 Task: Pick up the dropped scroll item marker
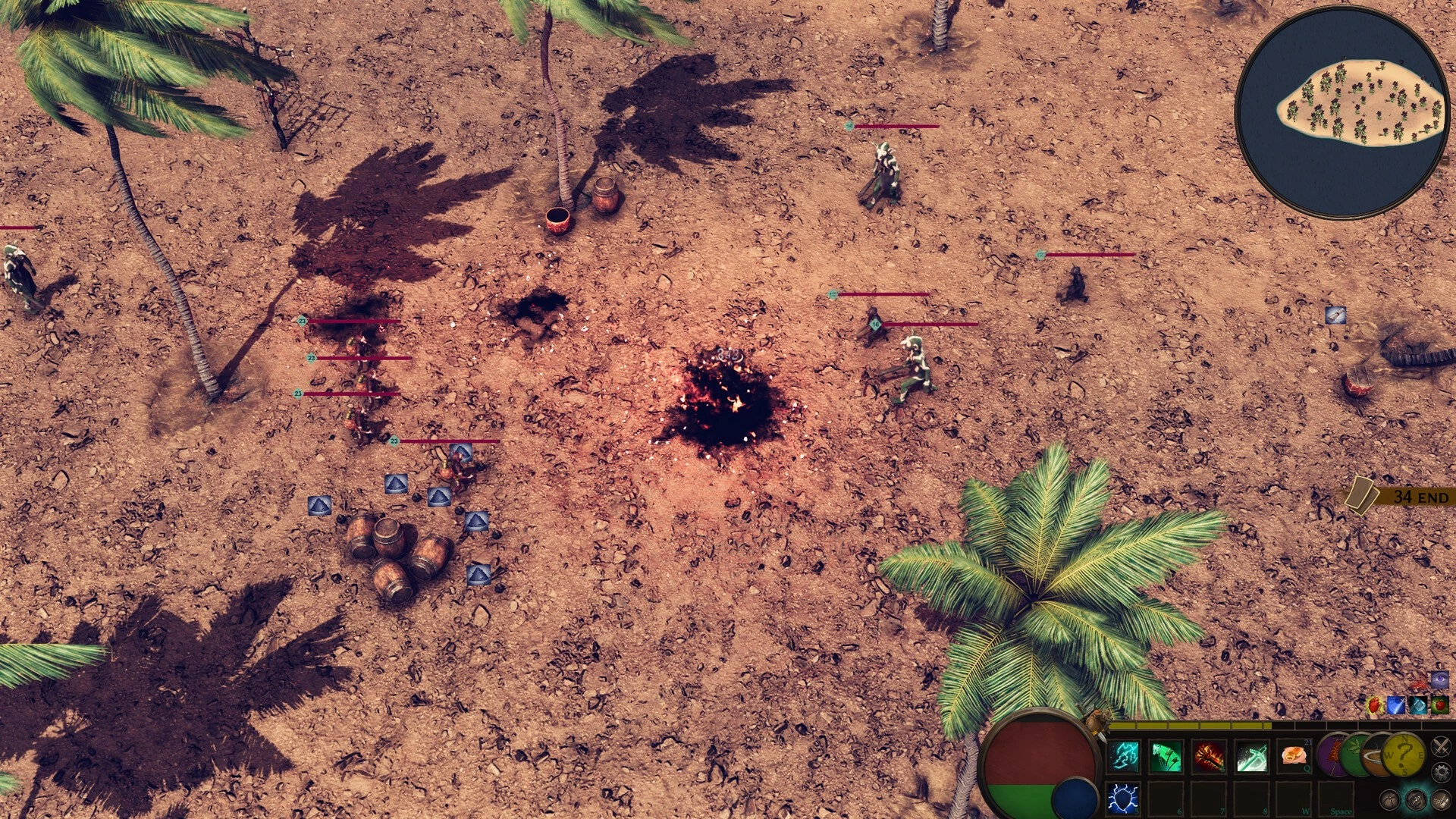tap(1335, 315)
